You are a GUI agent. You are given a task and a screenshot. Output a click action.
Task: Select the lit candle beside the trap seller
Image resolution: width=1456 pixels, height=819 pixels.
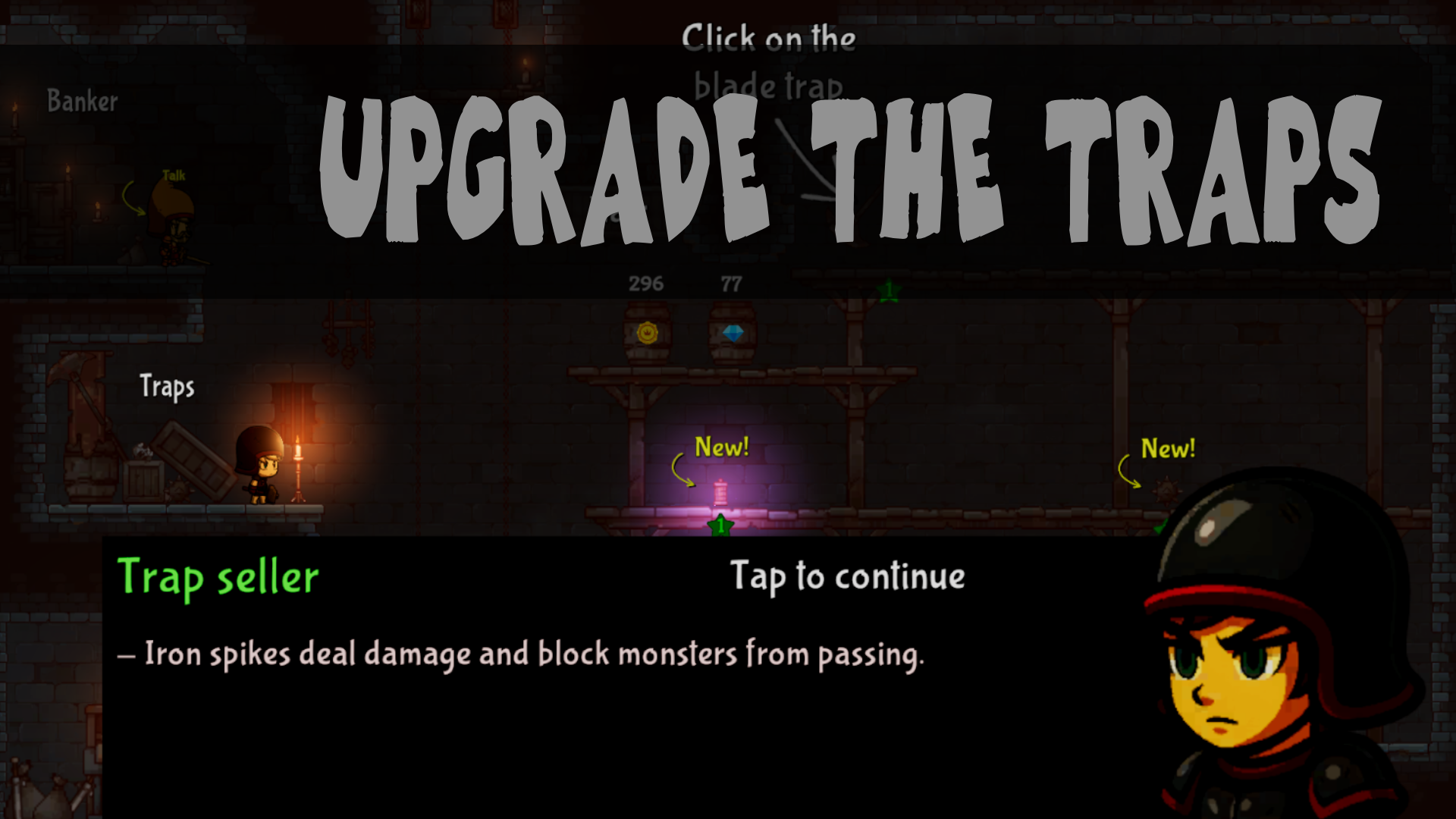298,455
